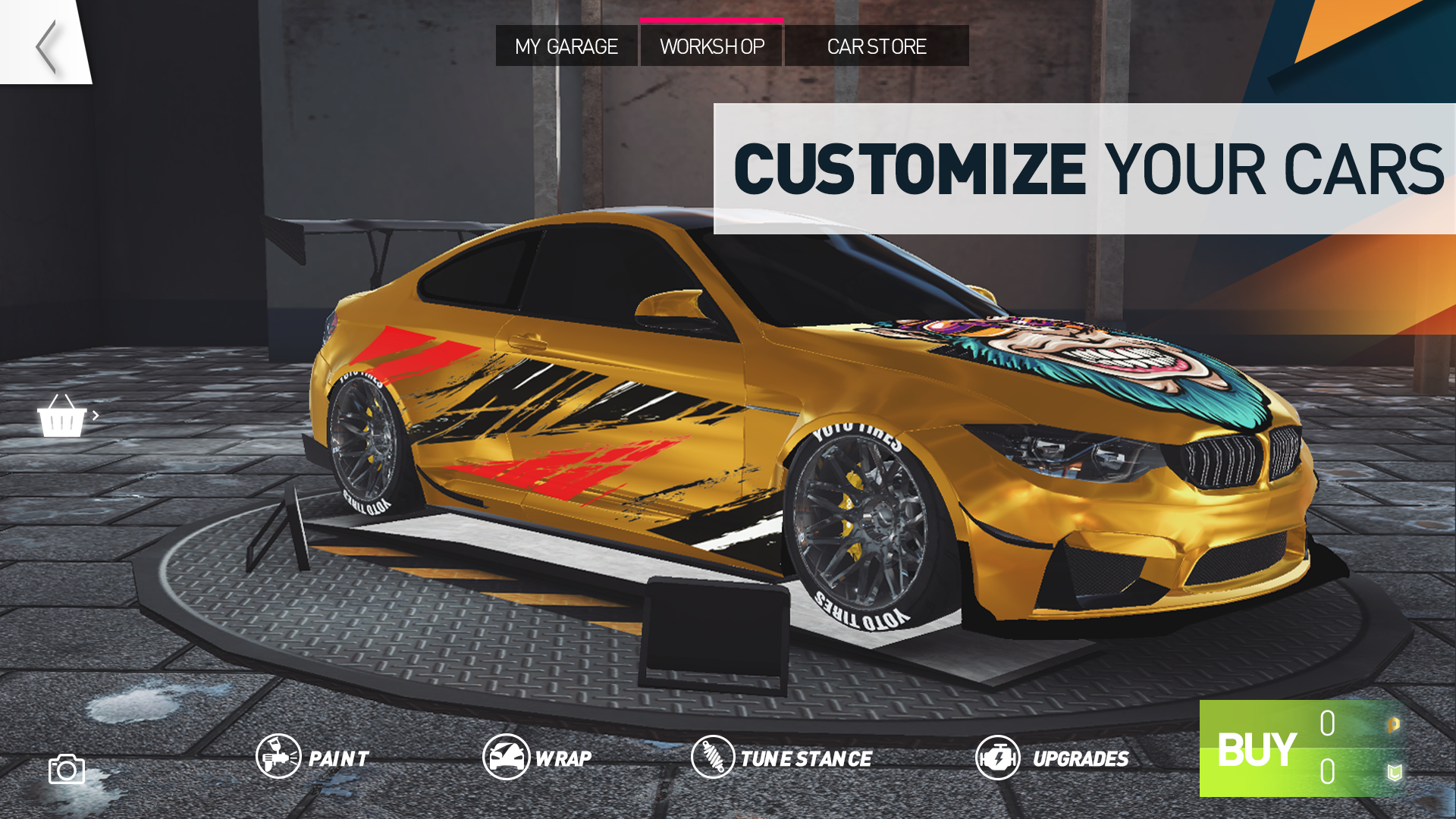Open the Upgrades engine icon
Screen dimensions: 1456x819
point(999,757)
